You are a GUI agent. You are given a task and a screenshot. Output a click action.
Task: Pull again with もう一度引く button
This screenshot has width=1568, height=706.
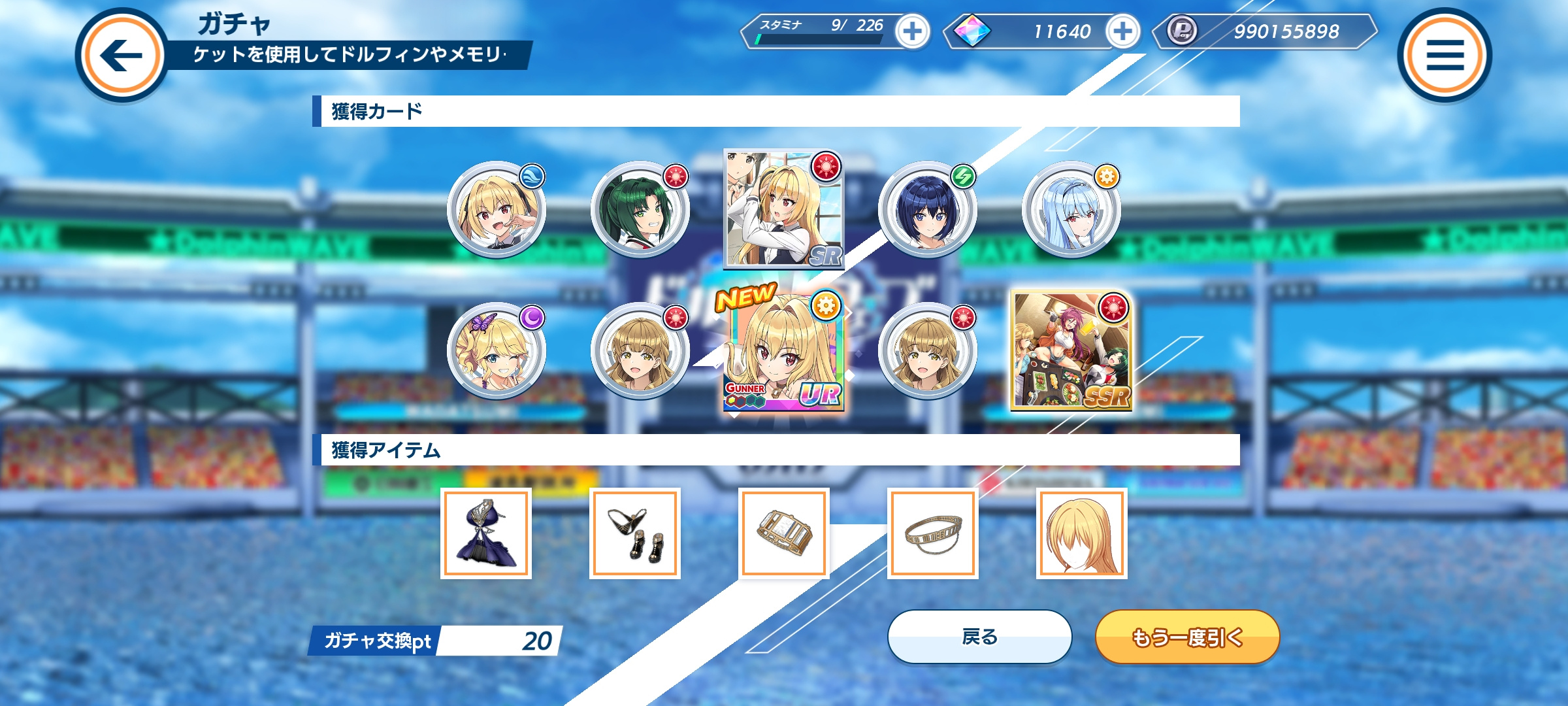pos(1187,637)
